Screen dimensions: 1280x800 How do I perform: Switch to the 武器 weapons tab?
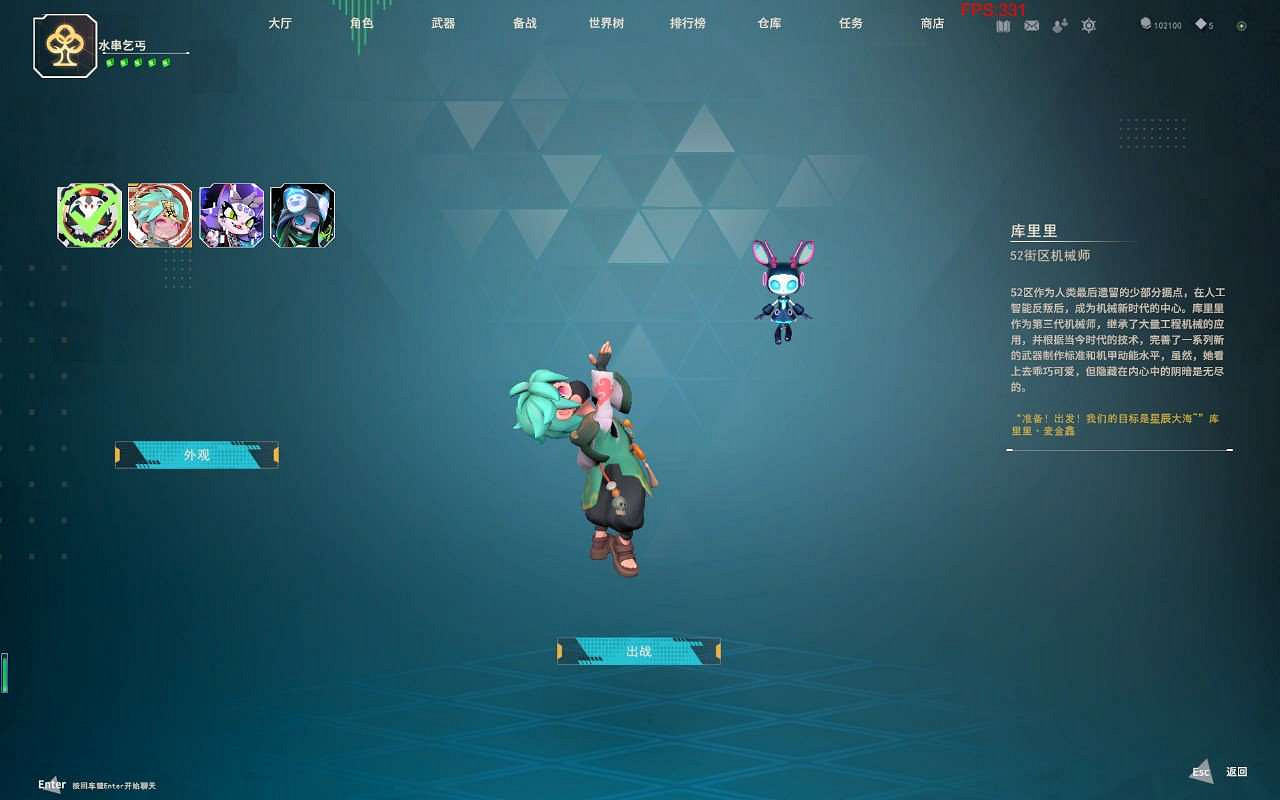[x=444, y=24]
